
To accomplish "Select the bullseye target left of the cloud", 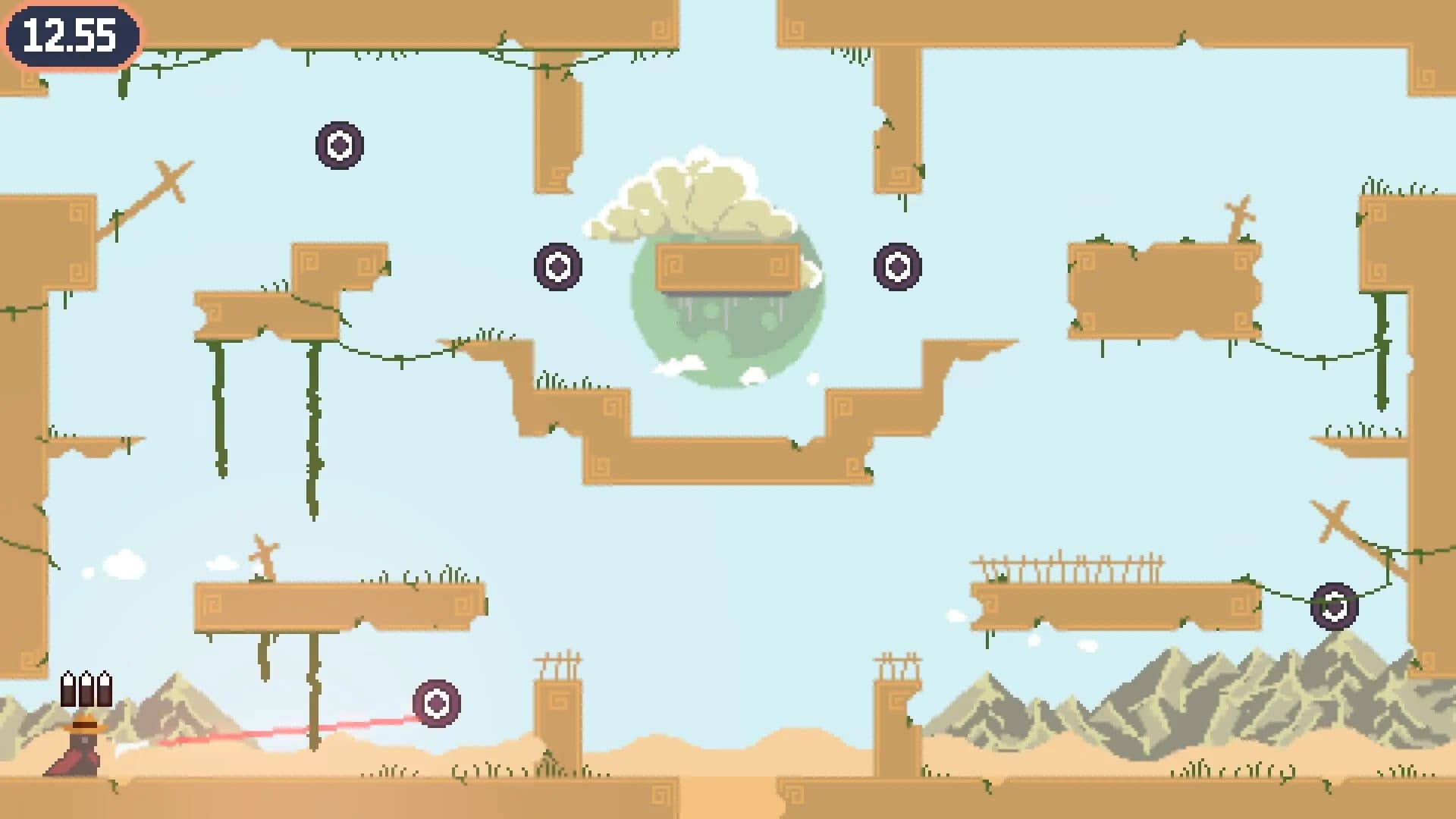I will point(557,265).
